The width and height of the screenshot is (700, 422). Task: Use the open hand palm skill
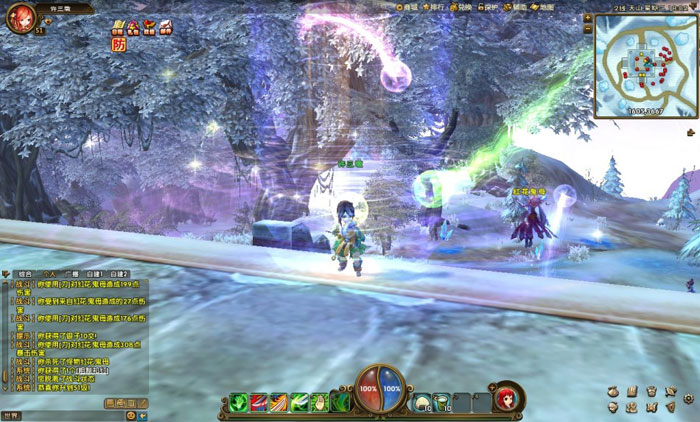(320, 402)
